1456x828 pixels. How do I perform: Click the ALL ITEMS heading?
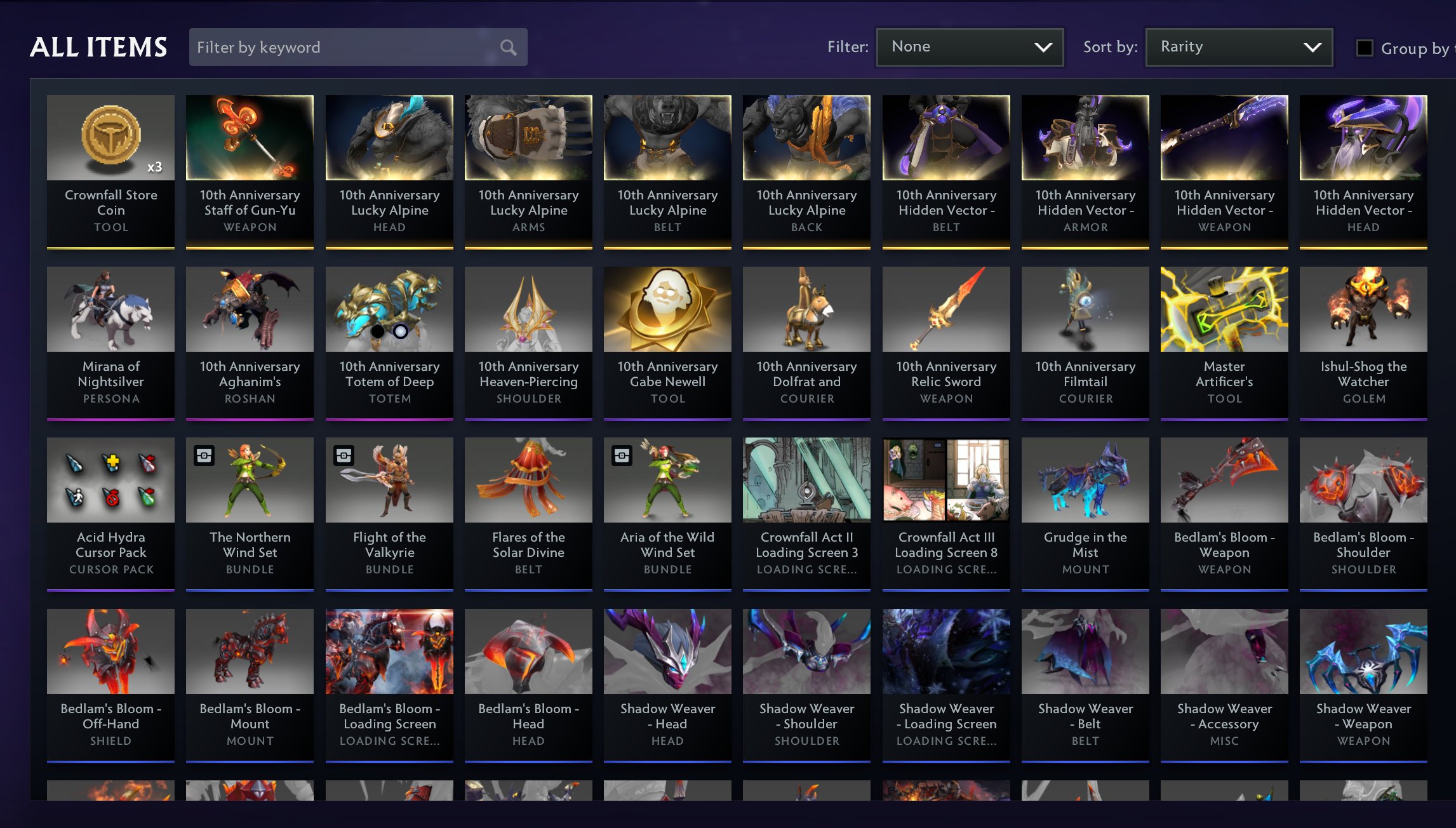pyautogui.click(x=99, y=46)
